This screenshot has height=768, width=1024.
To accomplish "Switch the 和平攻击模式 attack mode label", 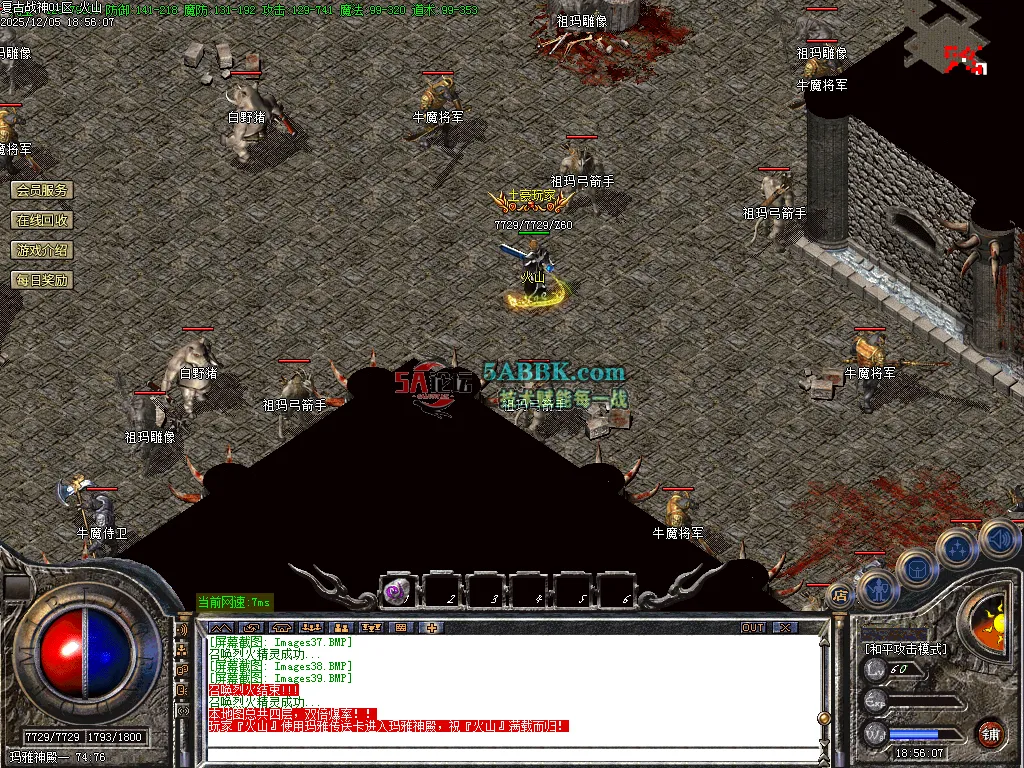I will pyautogui.click(x=906, y=649).
